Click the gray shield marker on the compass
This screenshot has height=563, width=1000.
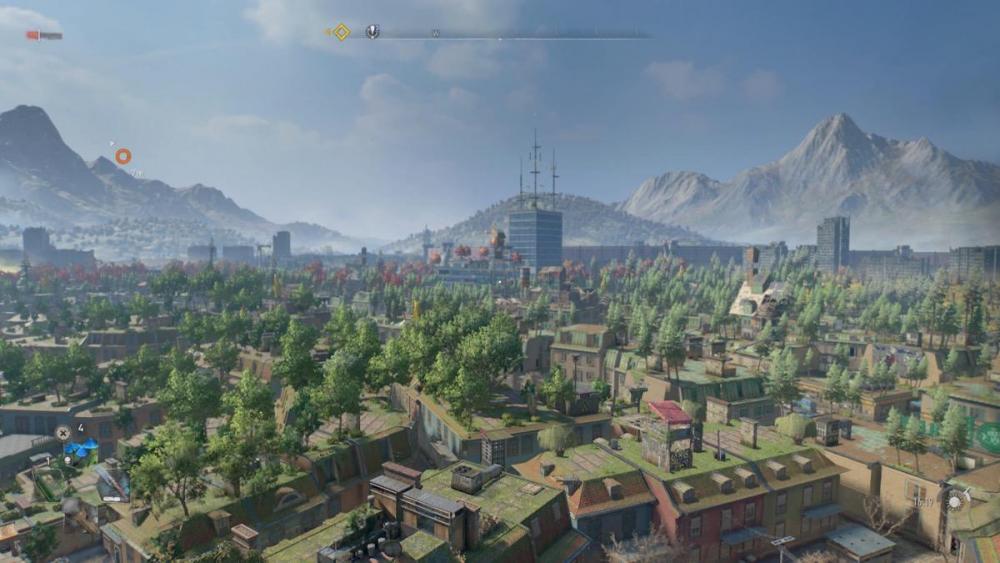point(372,32)
